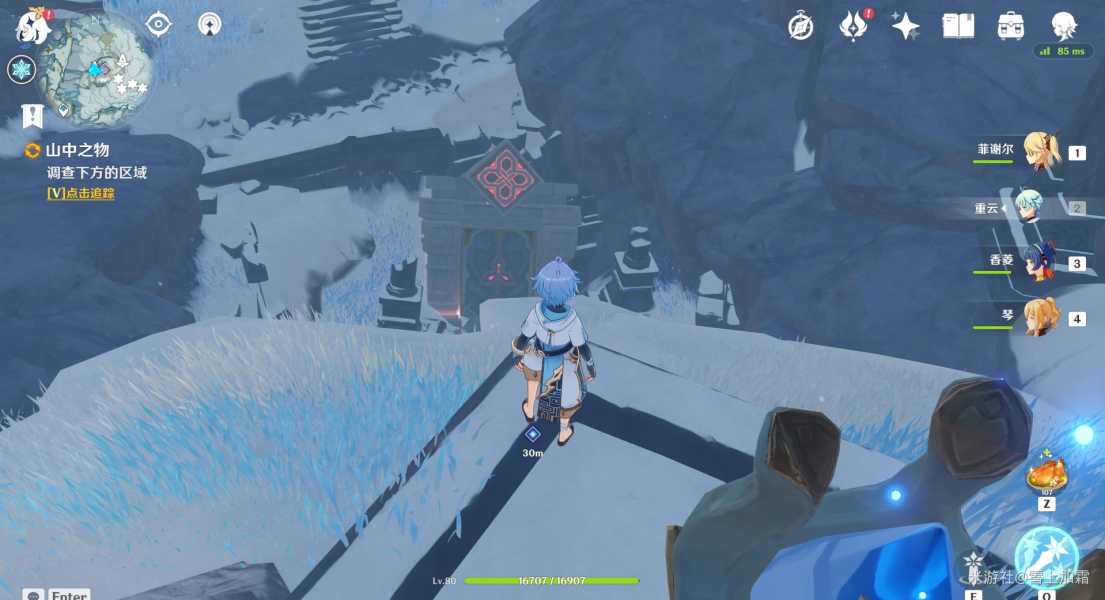Click the eye-shaped elemental sight icon
This screenshot has width=1105, height=600.
point(159,24)
